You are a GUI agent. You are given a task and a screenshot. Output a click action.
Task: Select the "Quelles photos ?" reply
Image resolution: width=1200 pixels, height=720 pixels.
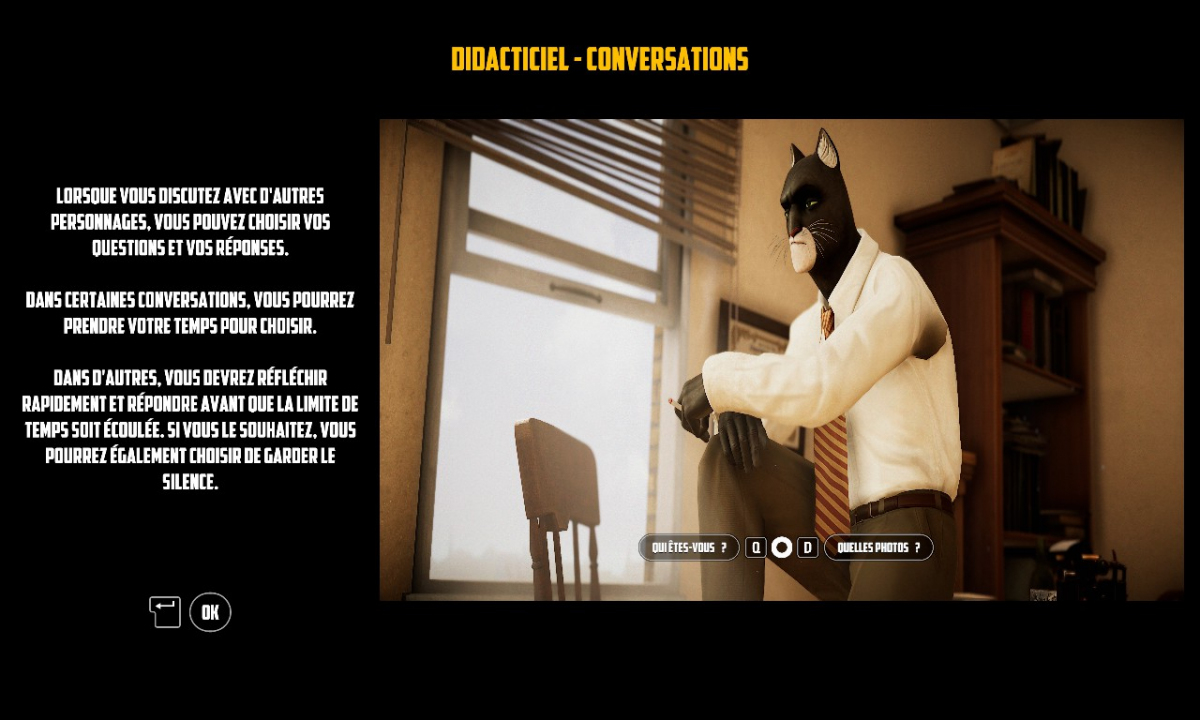pyautogui.click(x=878, y=547)
